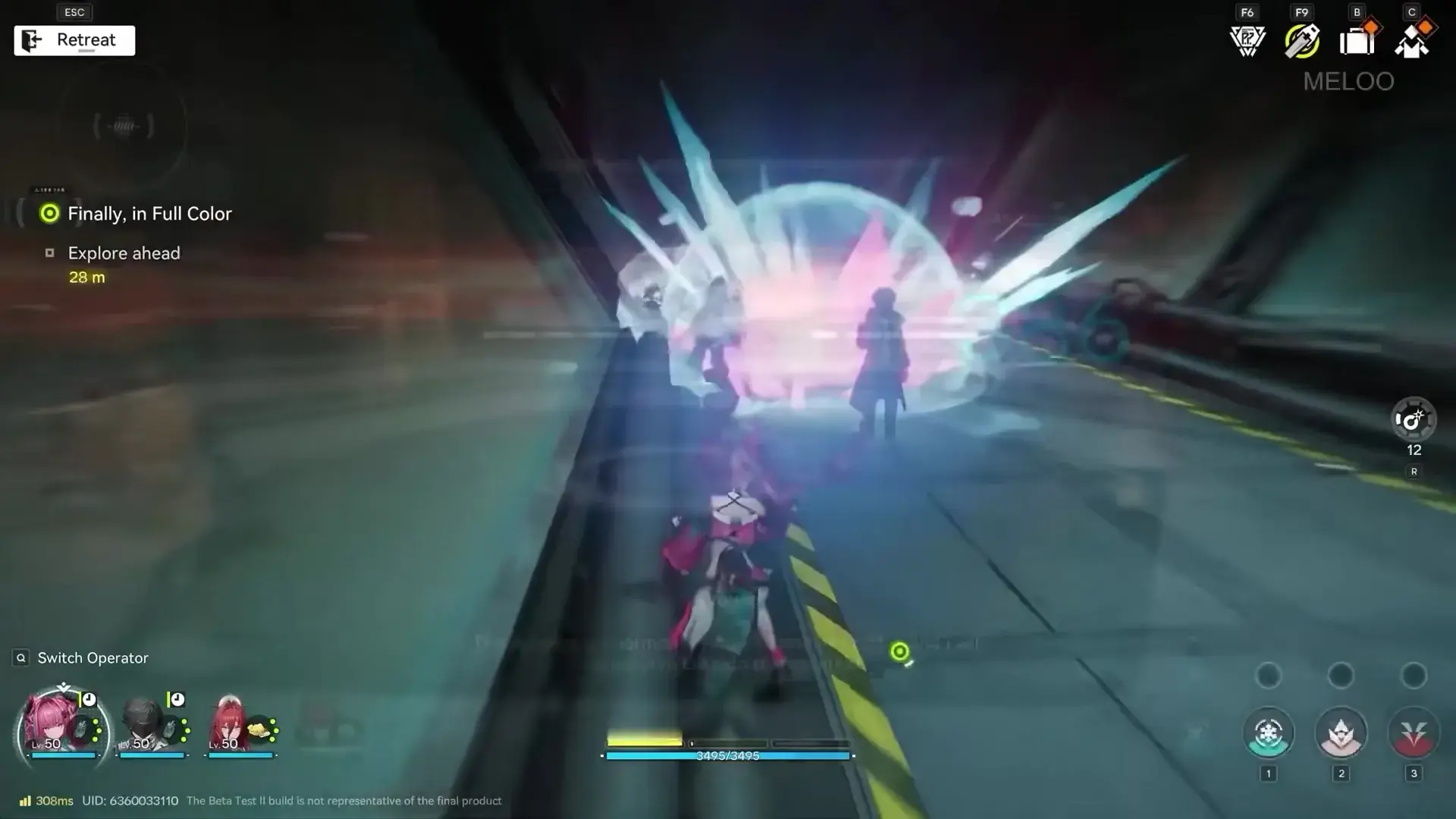1456x819 pixels.
Task: Activate the snowflake skill in slot 1
Action: [x=1269, y=732]
